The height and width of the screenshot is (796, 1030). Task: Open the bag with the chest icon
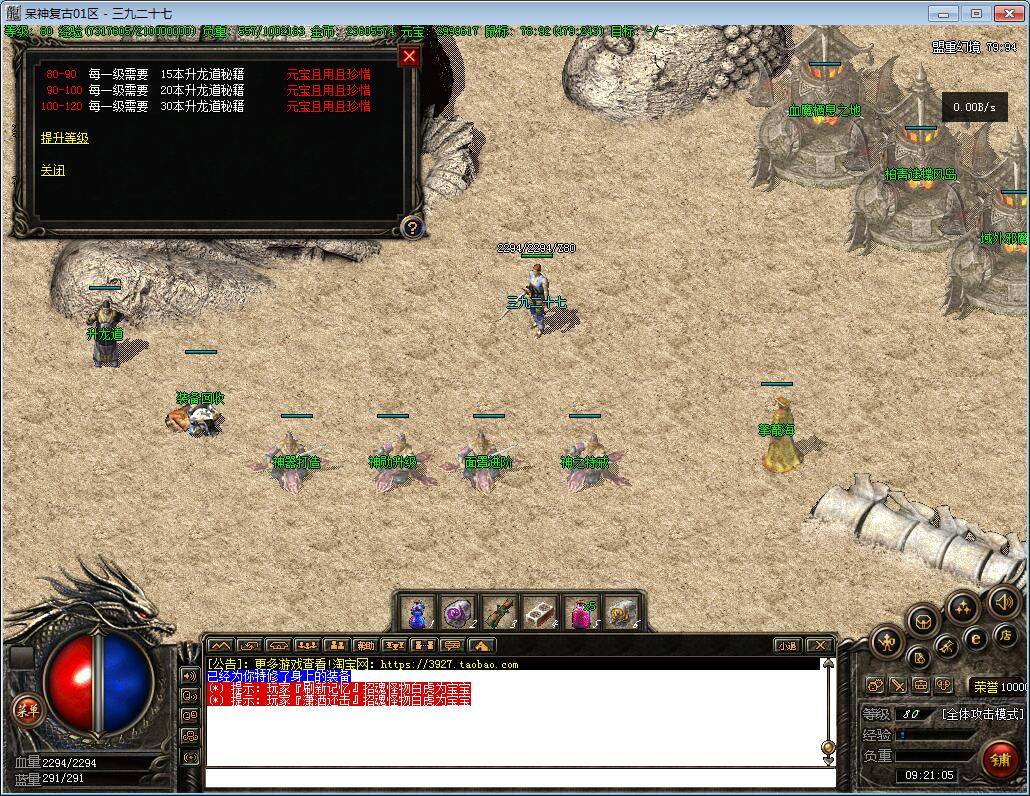pyautogui.click(x=923, y=621)
